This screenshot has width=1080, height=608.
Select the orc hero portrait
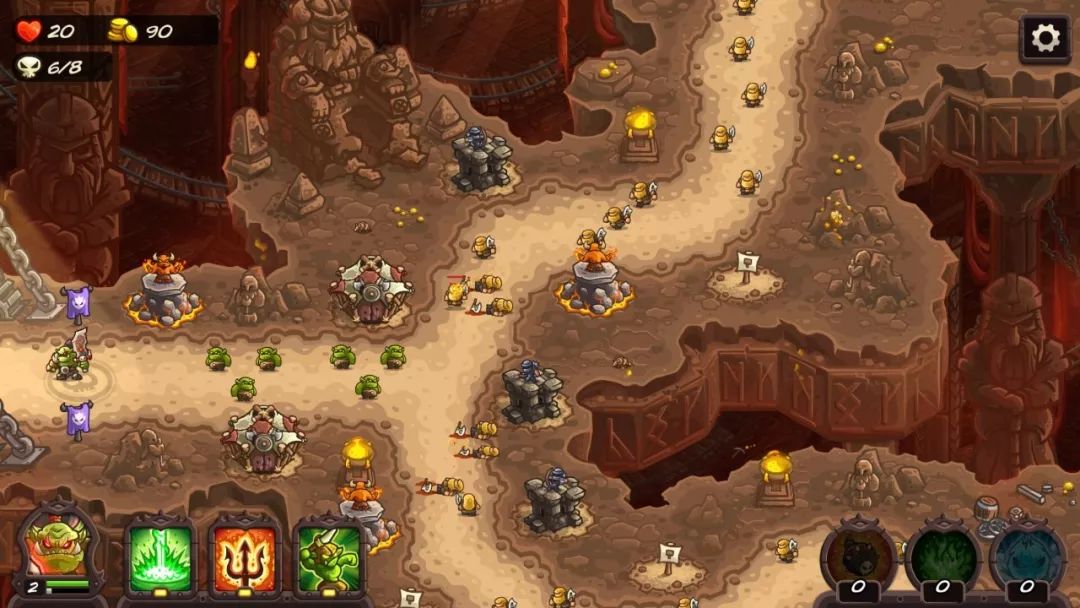[59, 549]
